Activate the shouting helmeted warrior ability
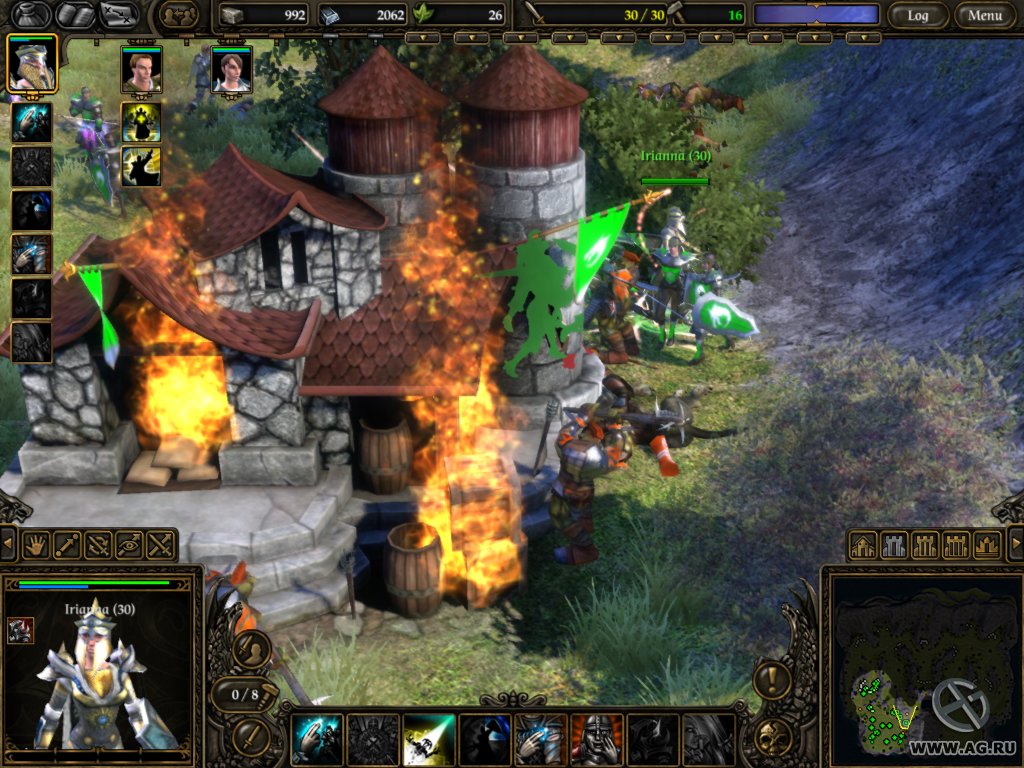This screenshot has height=768, width=1024. click(x=596, y=739)
